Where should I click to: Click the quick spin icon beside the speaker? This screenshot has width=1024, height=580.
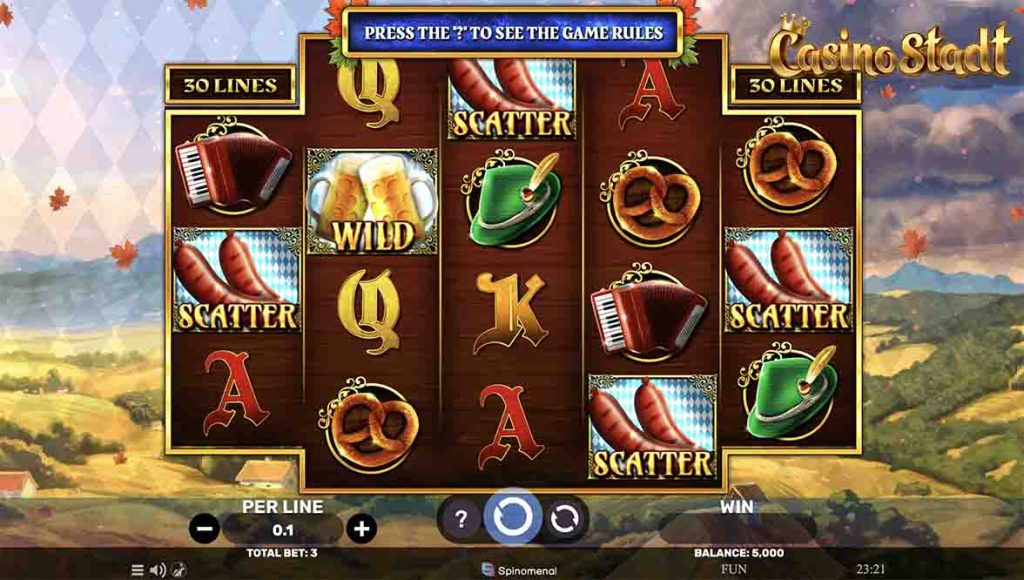click(177, 570)
